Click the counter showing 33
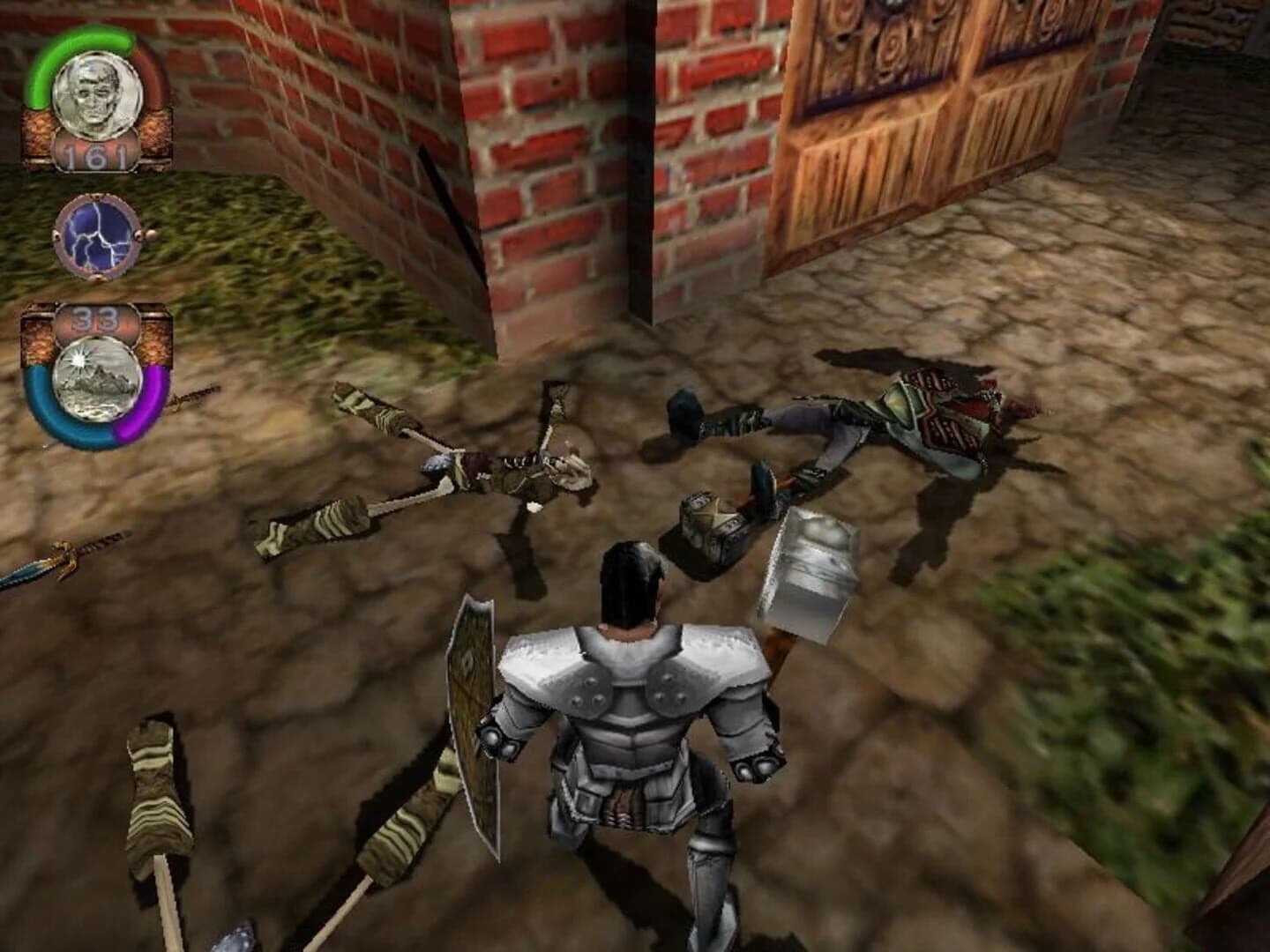This screenshot has height=952, width=1270. [95, 316]
